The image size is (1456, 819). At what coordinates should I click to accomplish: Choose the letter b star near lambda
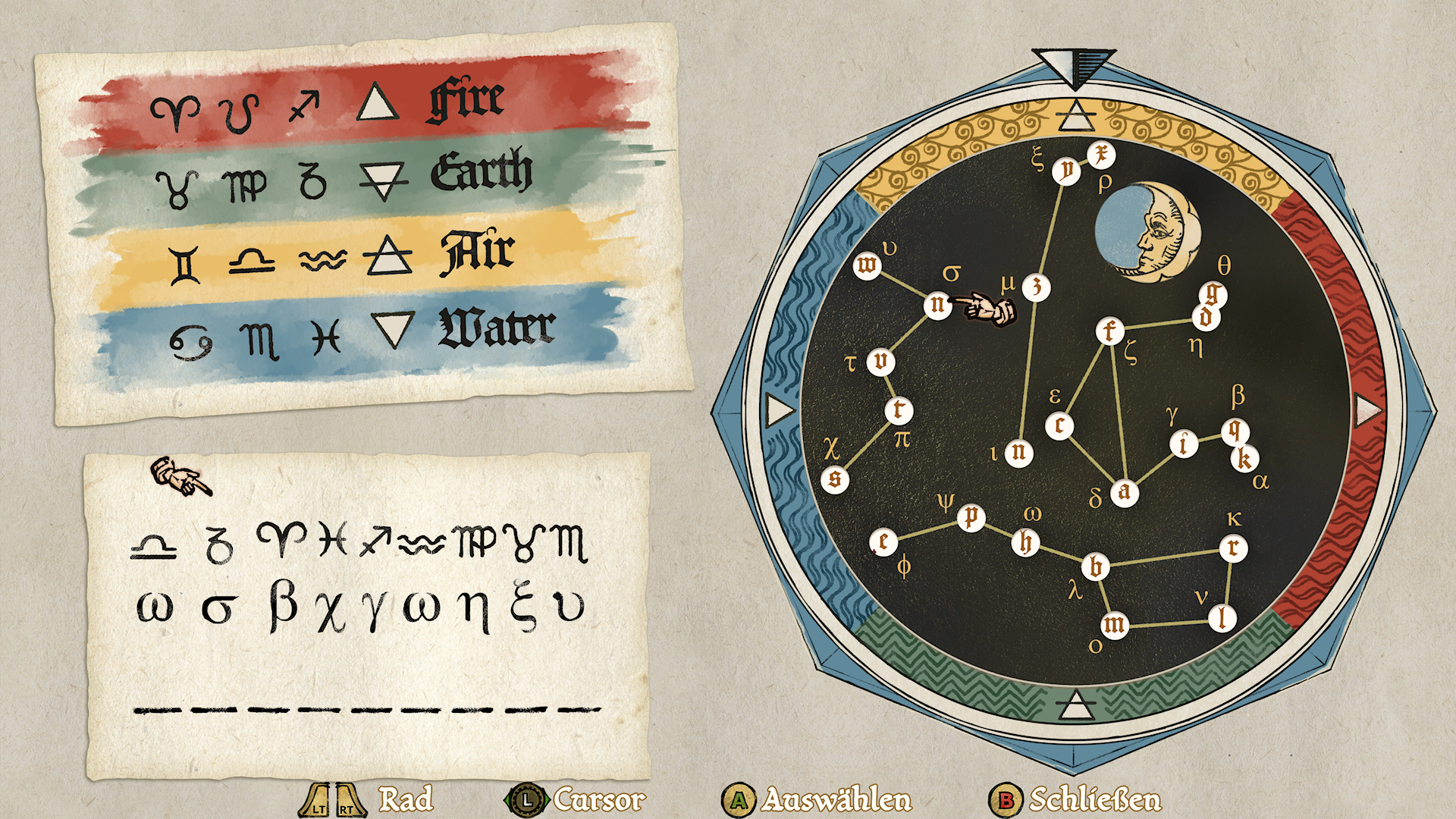[x=1096, y=566]
